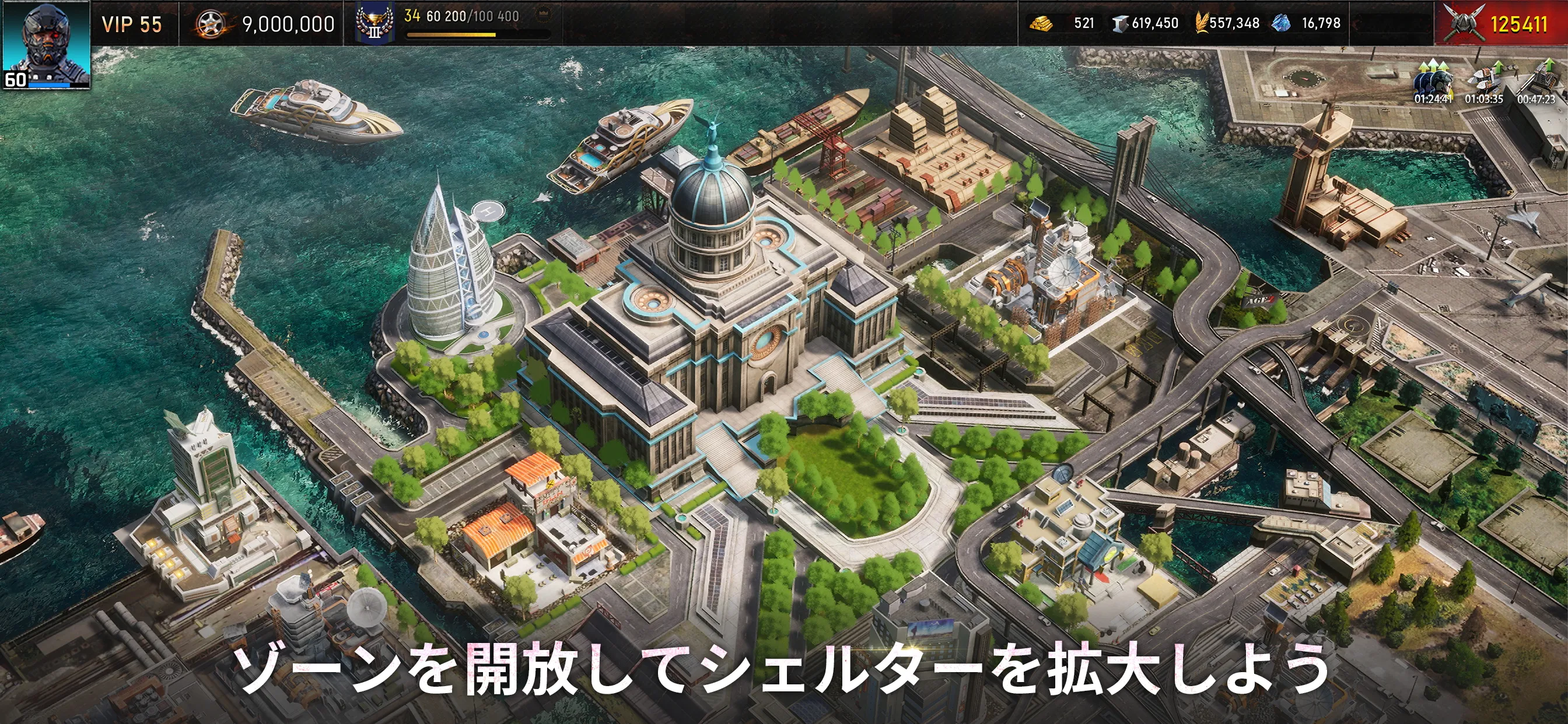This screenshot has height=724, width=1568.
Task: Click the 9,000,000 currency amount
Action: pyautogui.click(x=286, y=23)
